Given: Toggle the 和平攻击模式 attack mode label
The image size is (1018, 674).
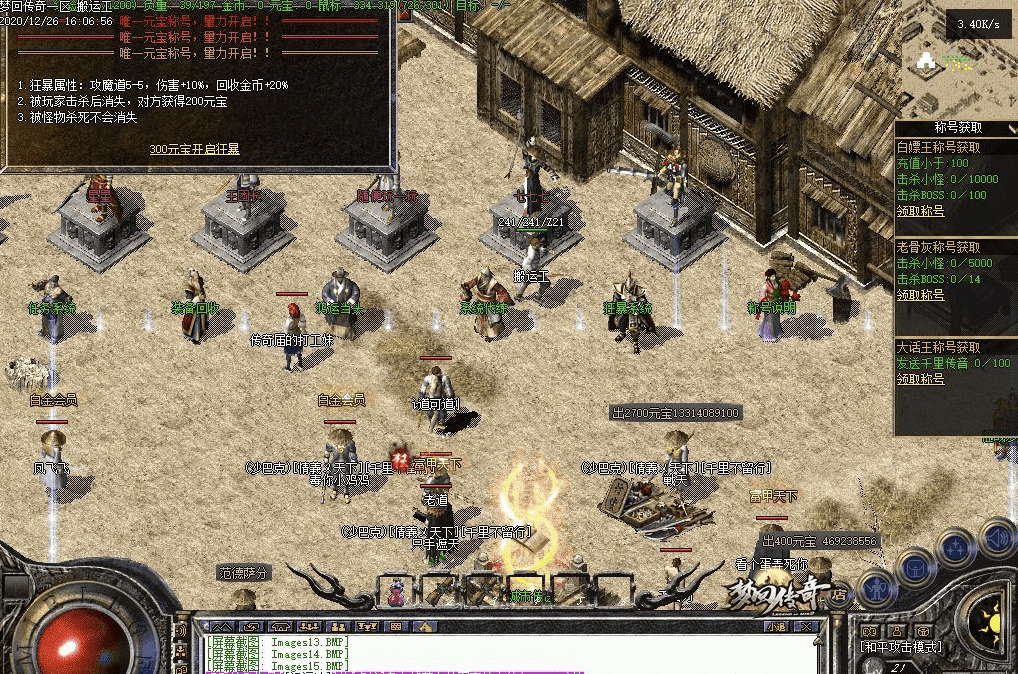Looking at the screenshot, I should click(x=901, y=647).
